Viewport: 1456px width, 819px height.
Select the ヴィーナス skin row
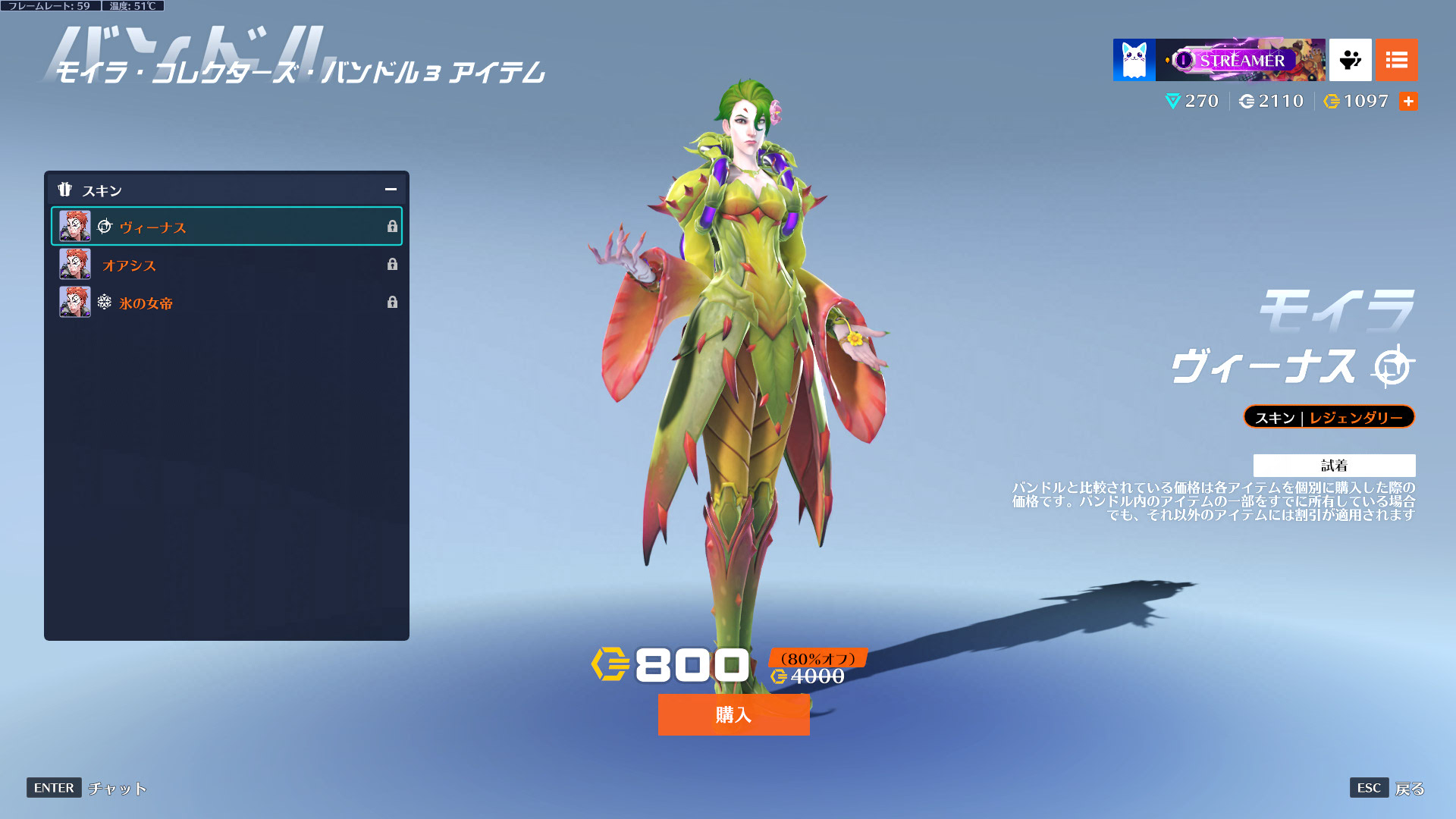click(226, 227)
